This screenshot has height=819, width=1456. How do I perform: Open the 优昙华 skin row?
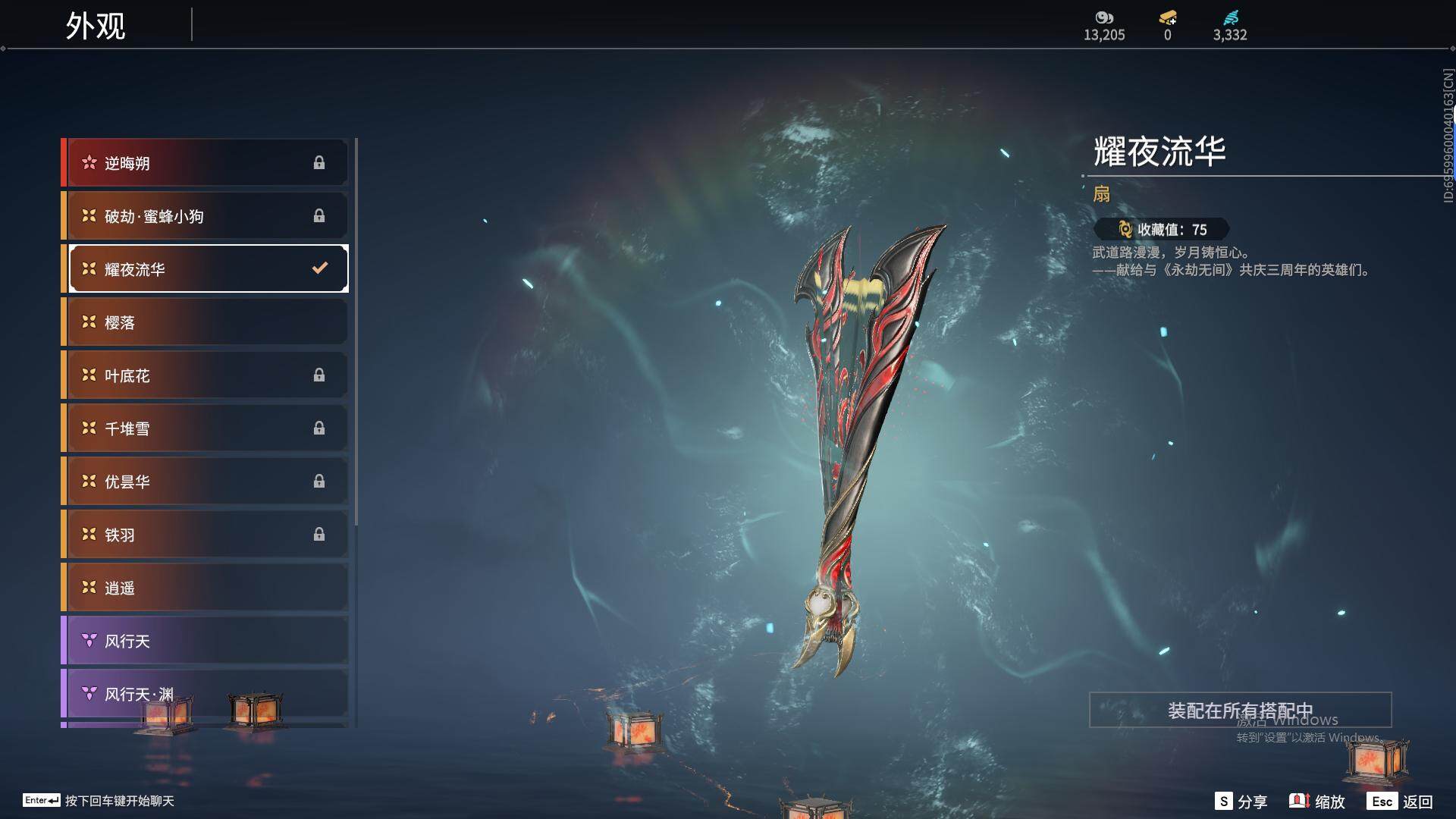point(206,482)
